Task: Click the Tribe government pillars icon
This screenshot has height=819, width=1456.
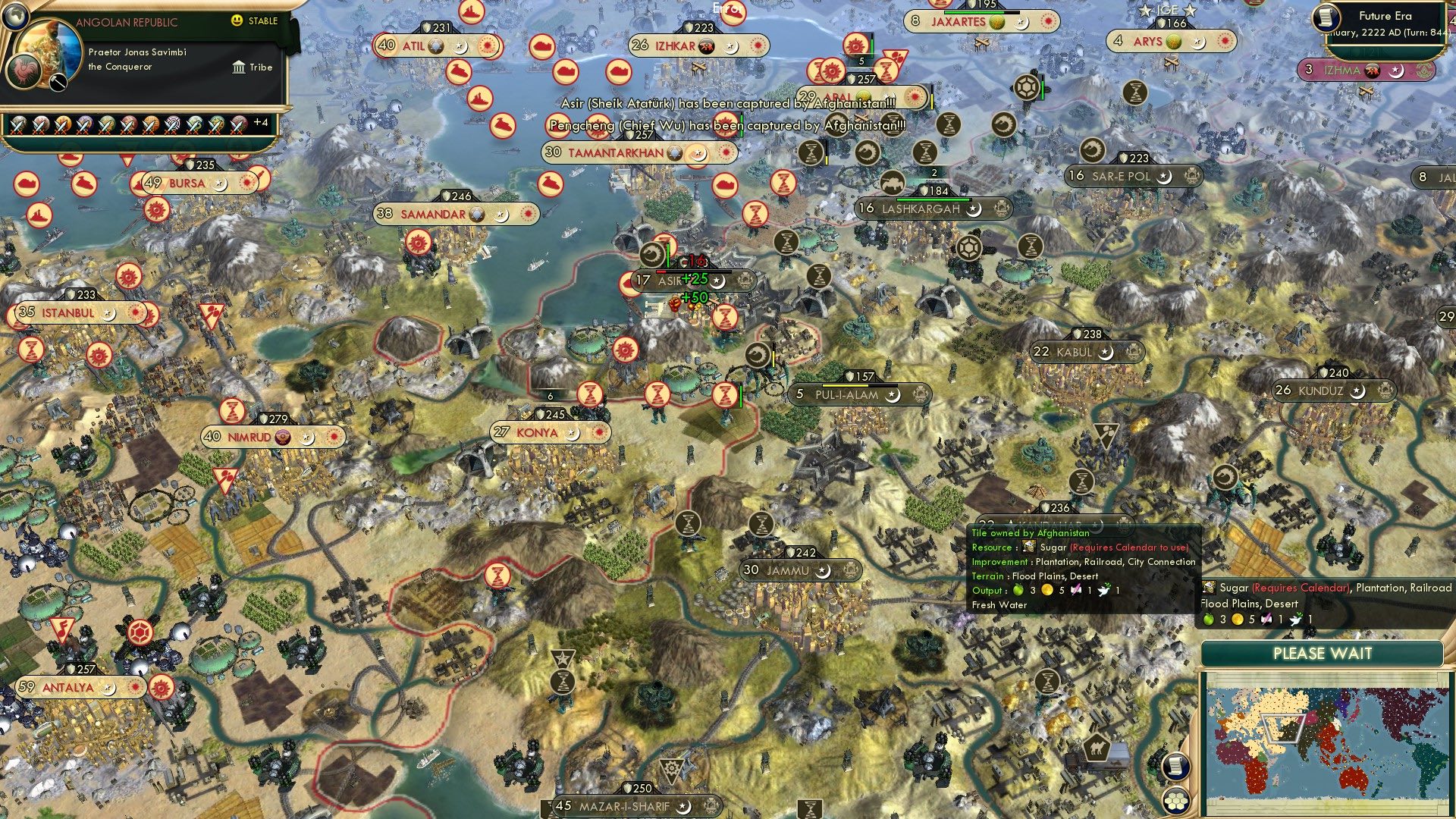Action: [x=240, y=67]
